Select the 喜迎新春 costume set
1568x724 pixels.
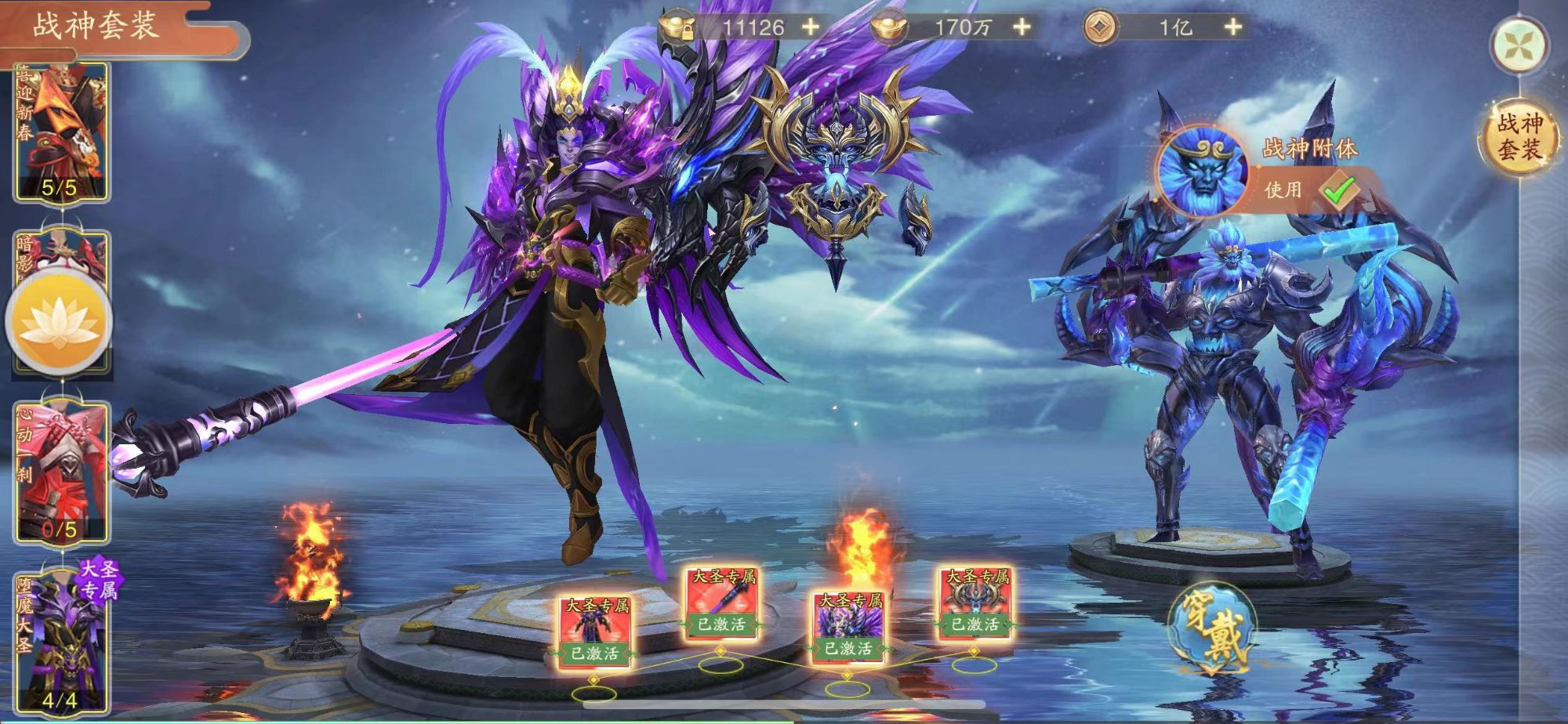61,131
